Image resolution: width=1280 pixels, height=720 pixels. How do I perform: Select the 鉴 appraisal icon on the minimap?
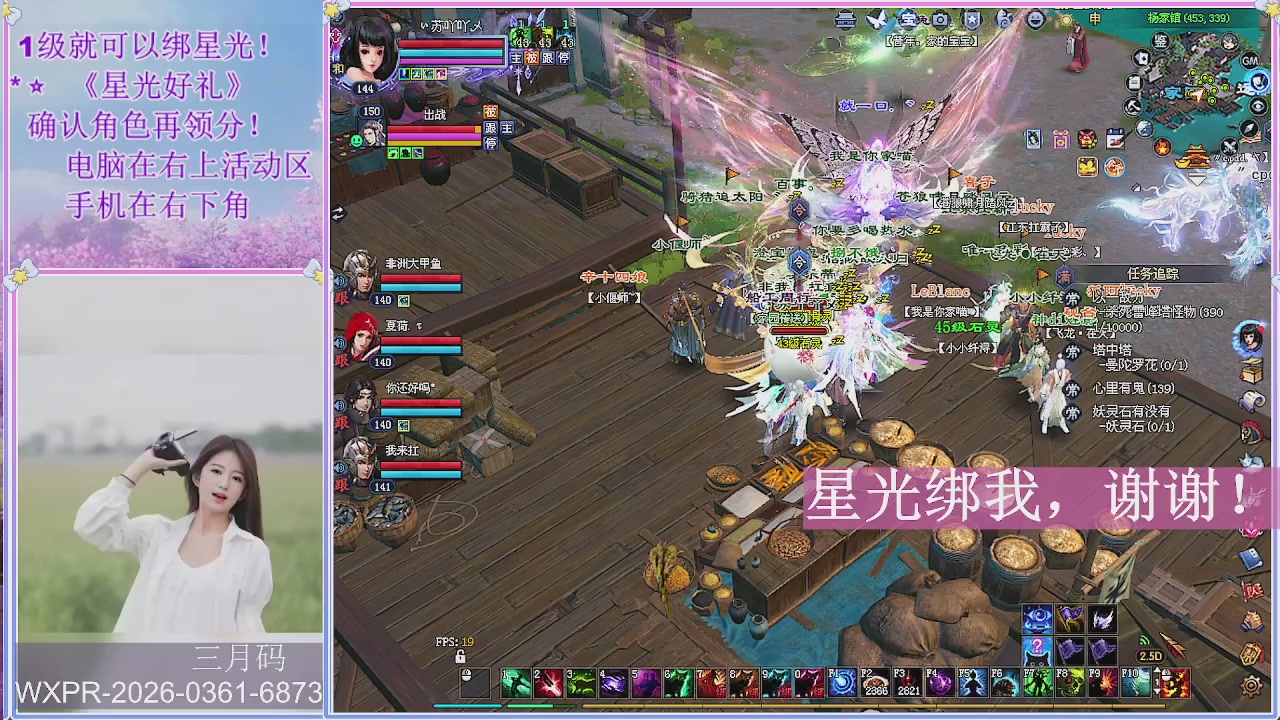1160,41
